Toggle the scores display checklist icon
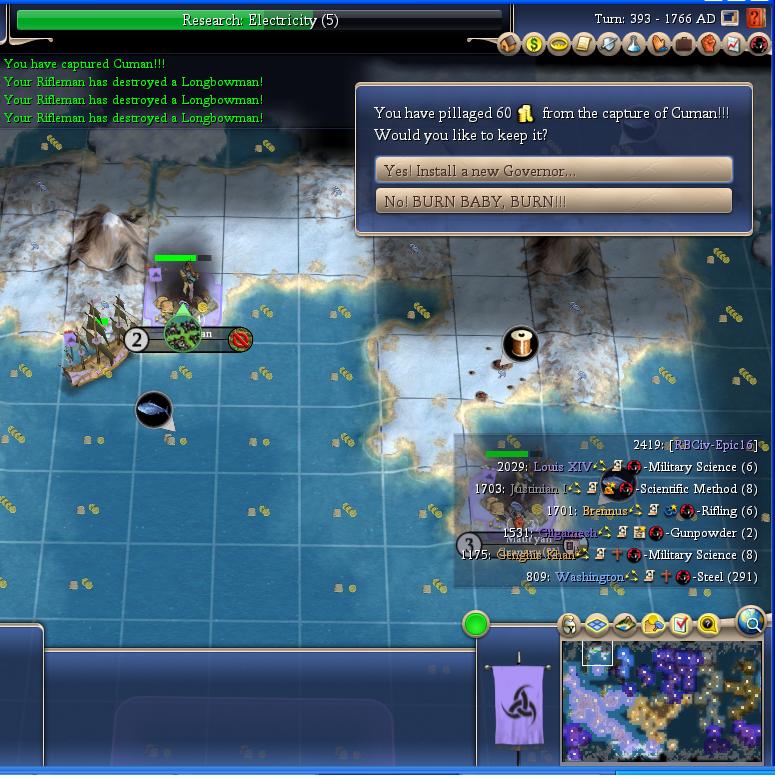The height and width of the screenshot is (780, 775). tap(681, 626)
